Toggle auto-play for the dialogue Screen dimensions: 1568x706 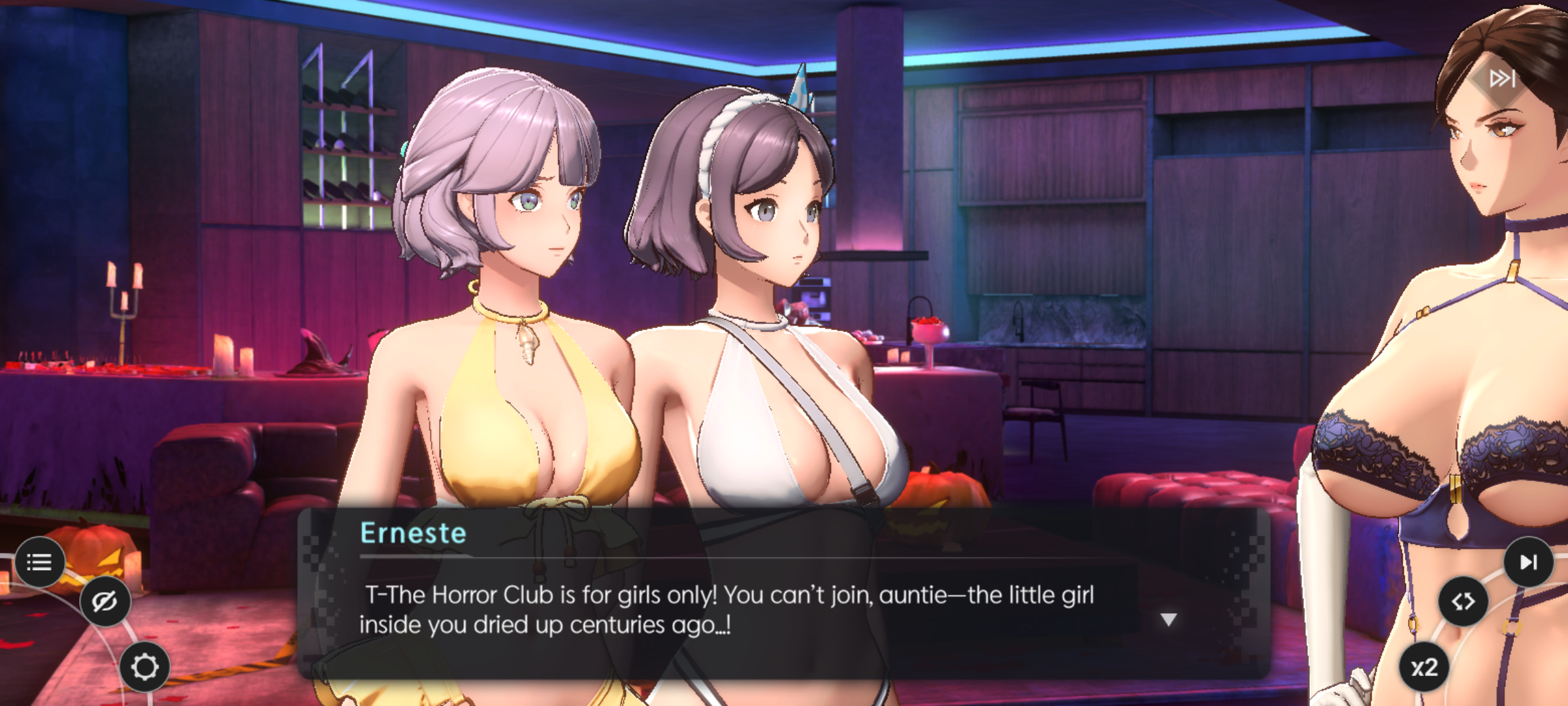tap(1528, 562)
